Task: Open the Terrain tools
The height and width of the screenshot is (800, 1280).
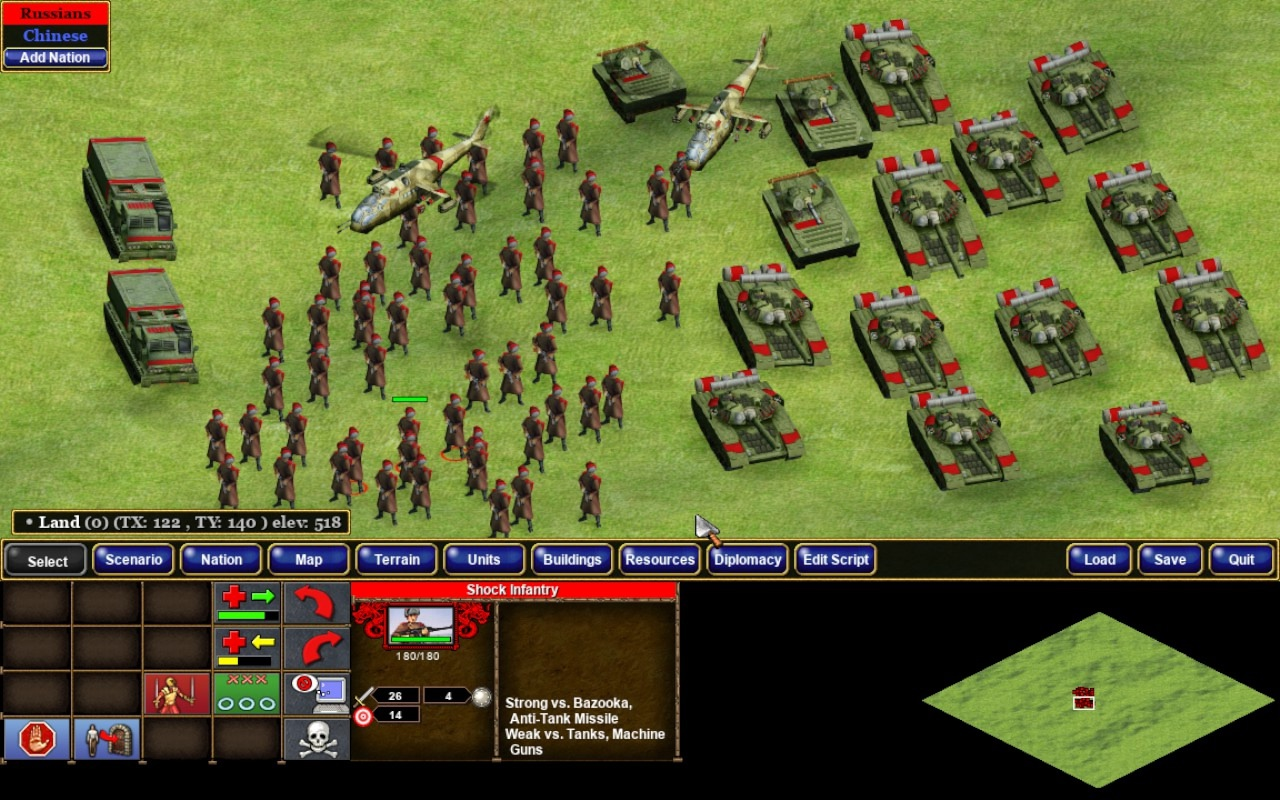Action: 397,560
